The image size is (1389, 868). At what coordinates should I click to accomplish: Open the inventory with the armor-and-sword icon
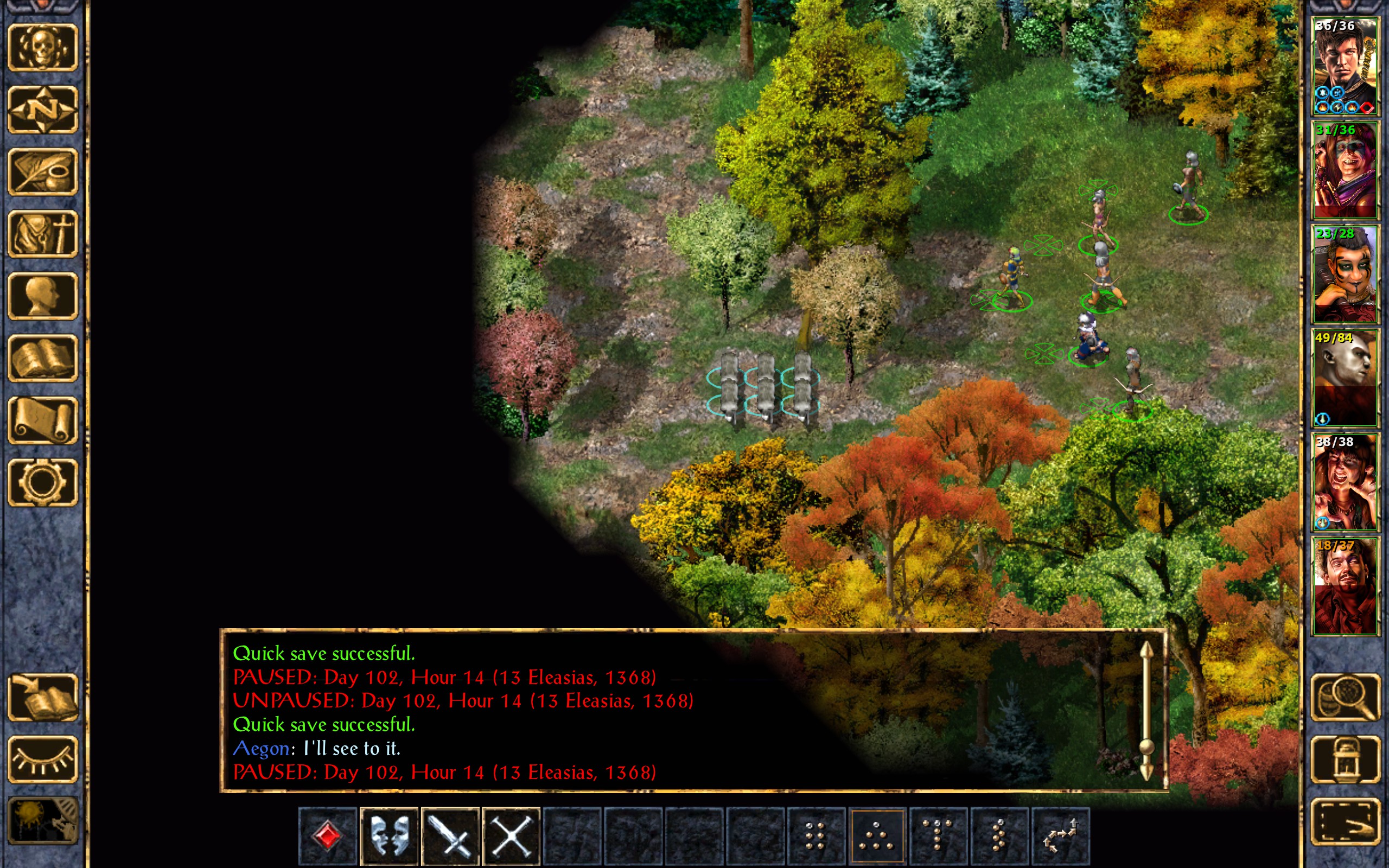[x=42, y=234]
